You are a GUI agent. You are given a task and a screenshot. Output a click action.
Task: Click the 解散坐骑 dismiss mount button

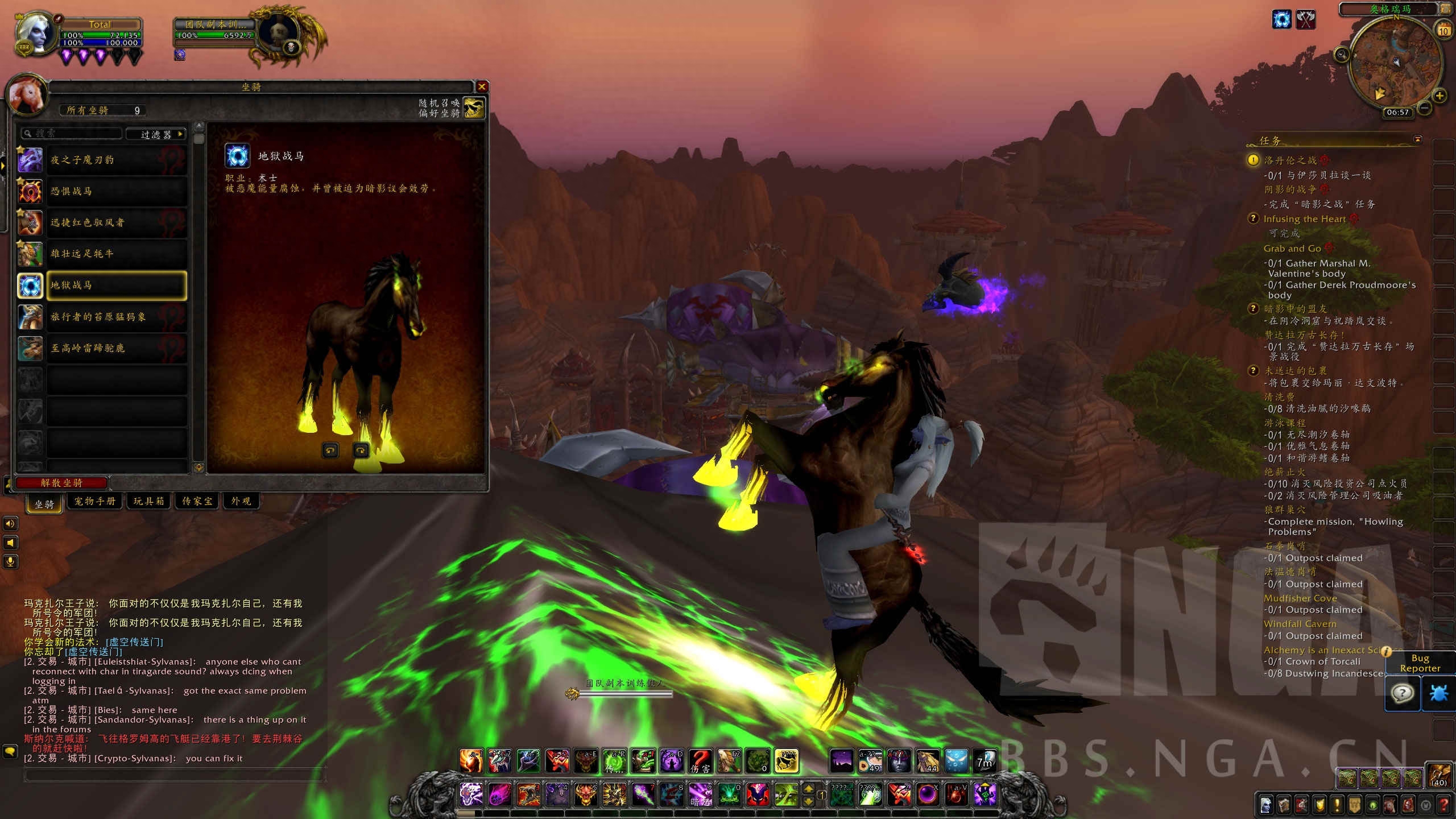coord(61,483)
